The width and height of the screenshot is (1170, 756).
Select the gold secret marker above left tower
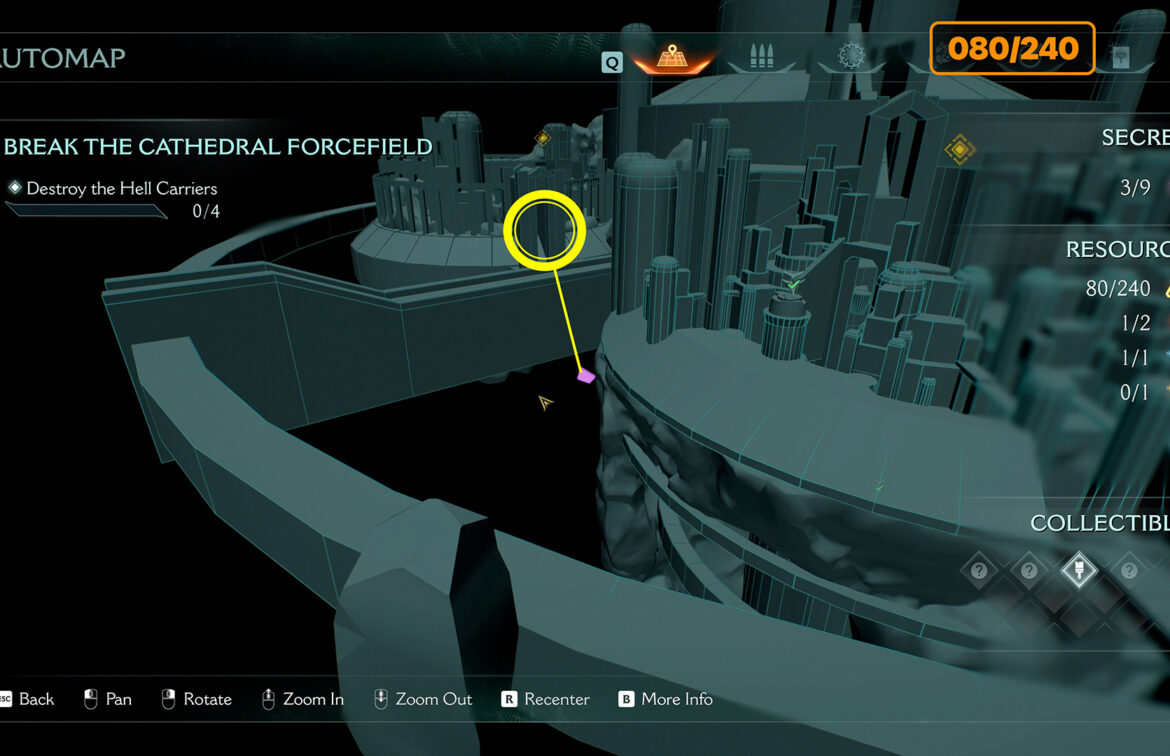pos(543,138)
